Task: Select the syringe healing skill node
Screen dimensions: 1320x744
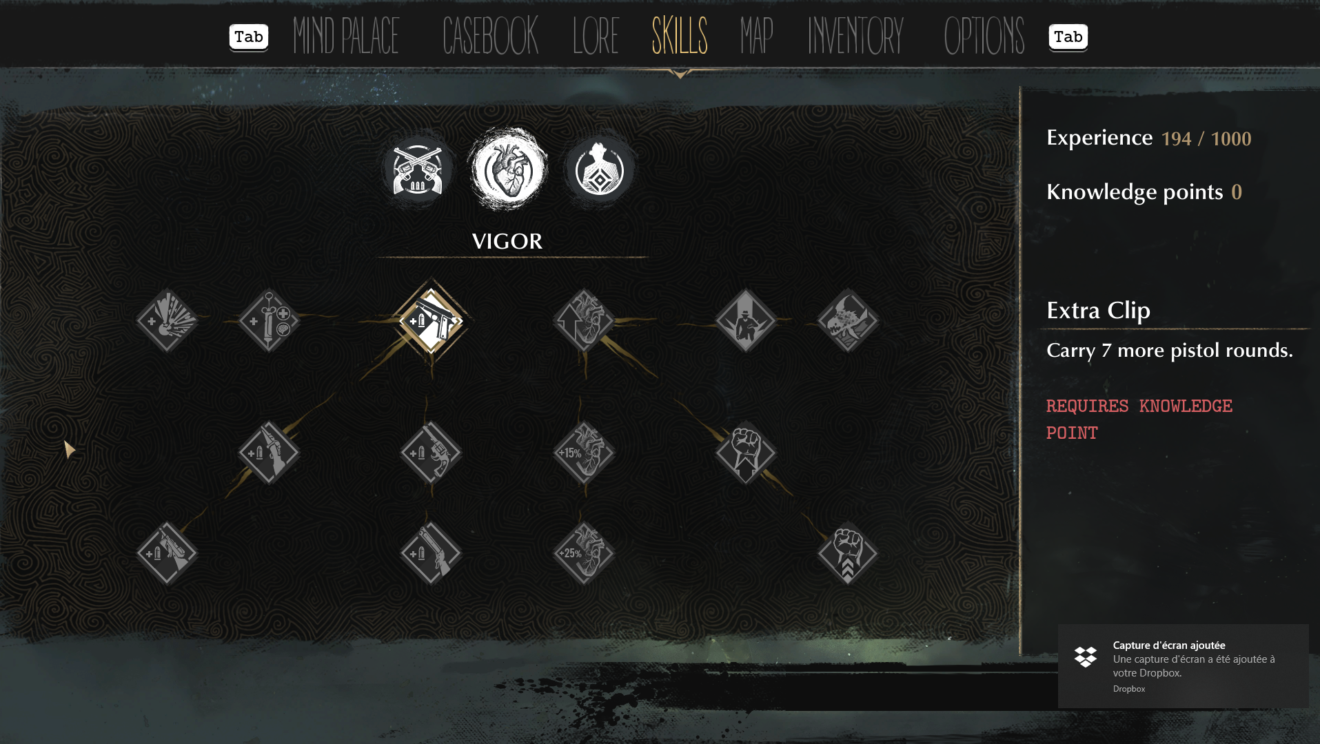Action: 269,321
